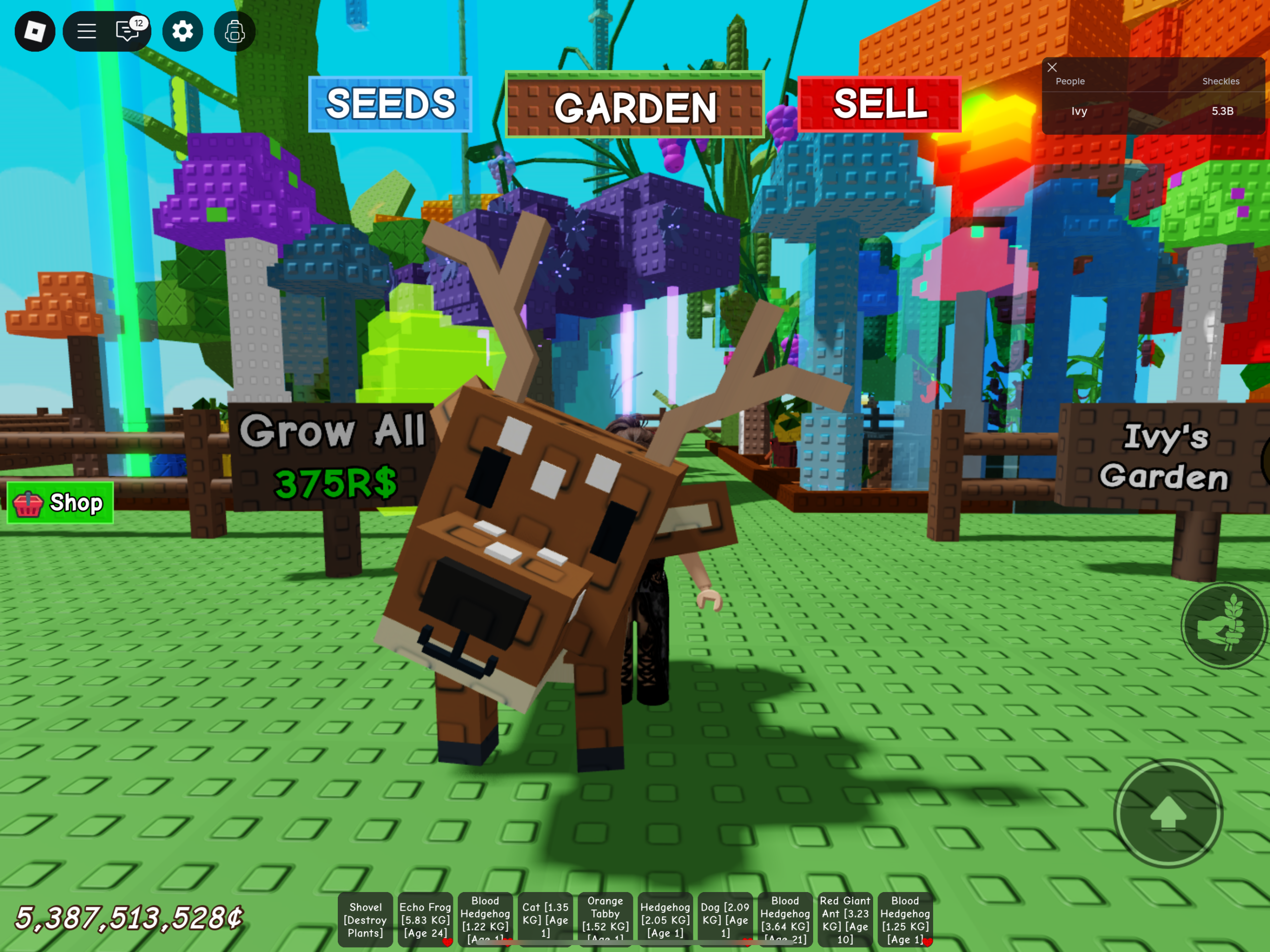
Task: Open the settings gear
Action: point(182,32)
